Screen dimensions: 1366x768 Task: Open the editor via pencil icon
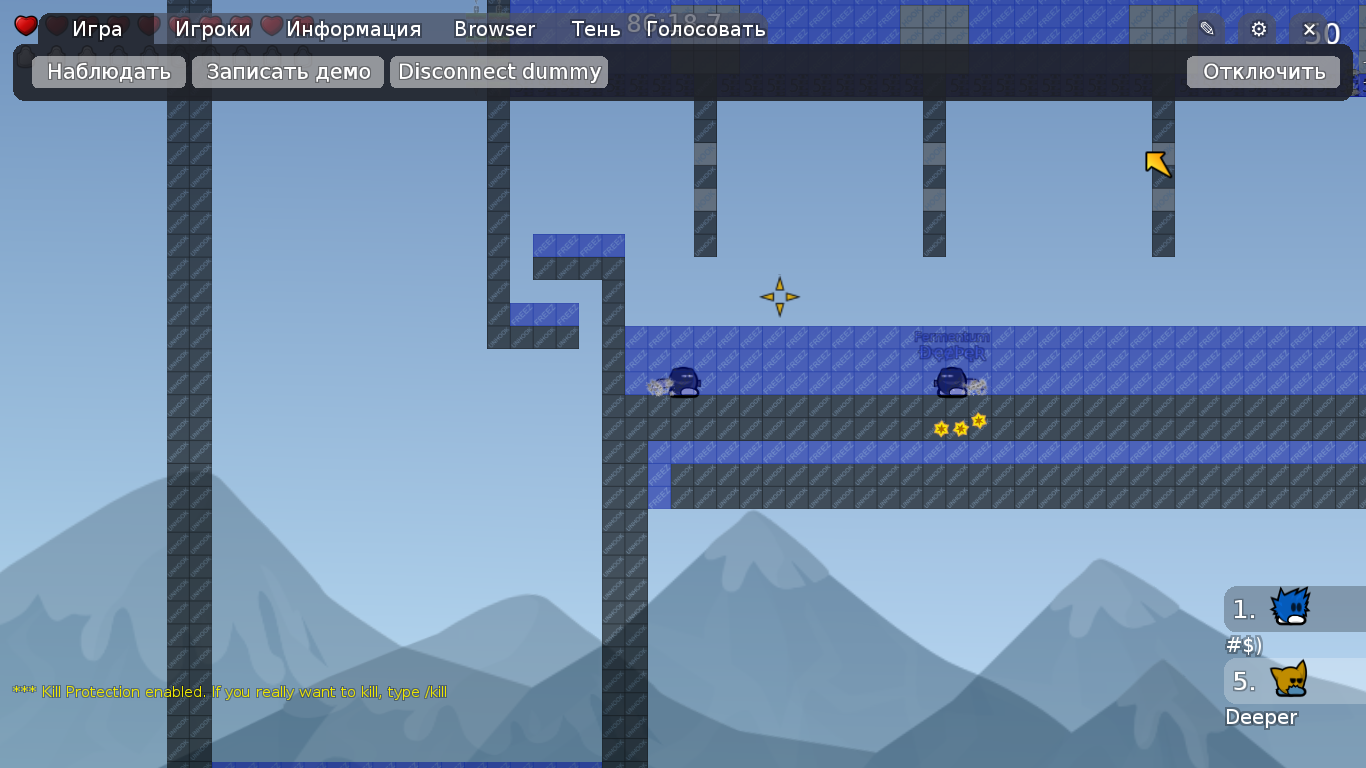[x=1207, y=29]
